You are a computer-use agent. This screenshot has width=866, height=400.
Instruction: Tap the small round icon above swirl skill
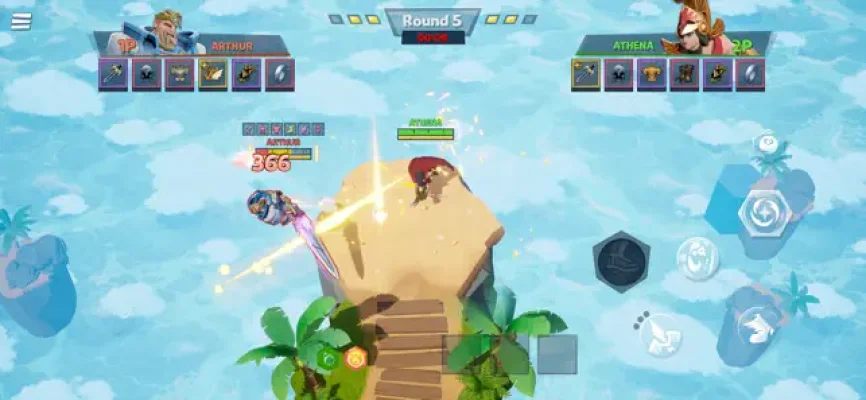767,144
